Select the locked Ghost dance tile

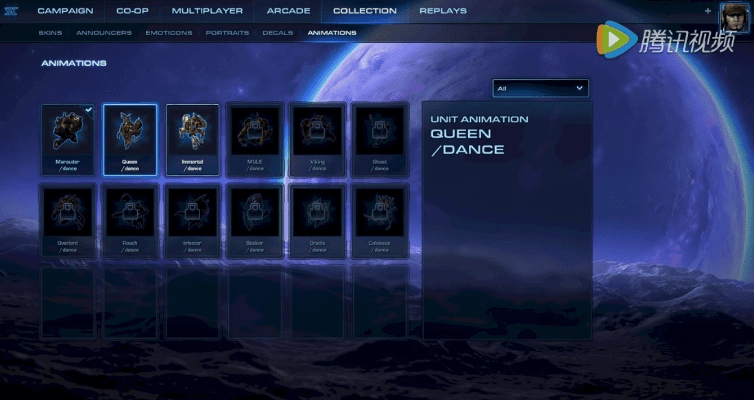point(378,139)
